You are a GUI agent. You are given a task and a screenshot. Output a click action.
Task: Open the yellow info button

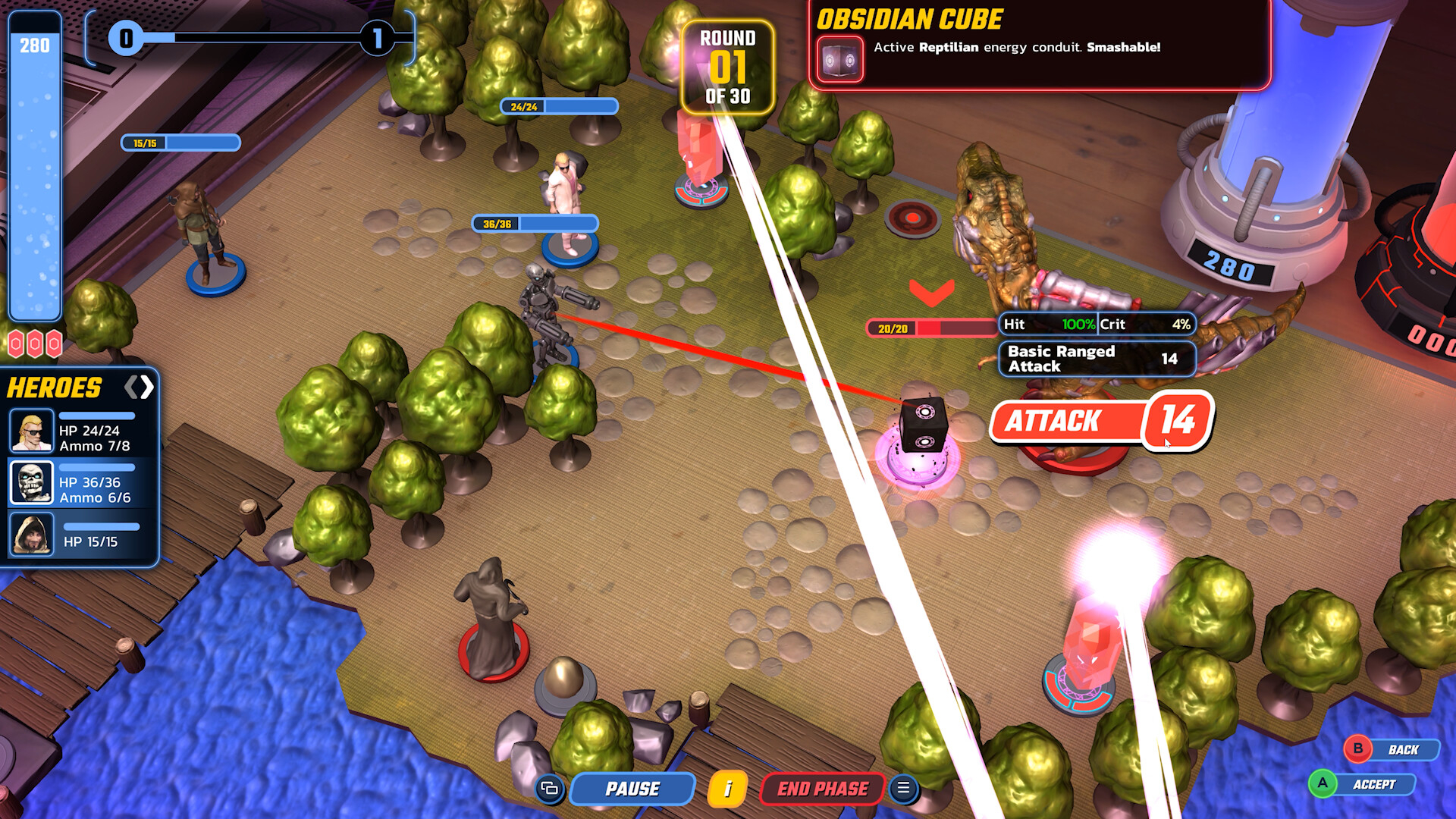coord(727,789)
